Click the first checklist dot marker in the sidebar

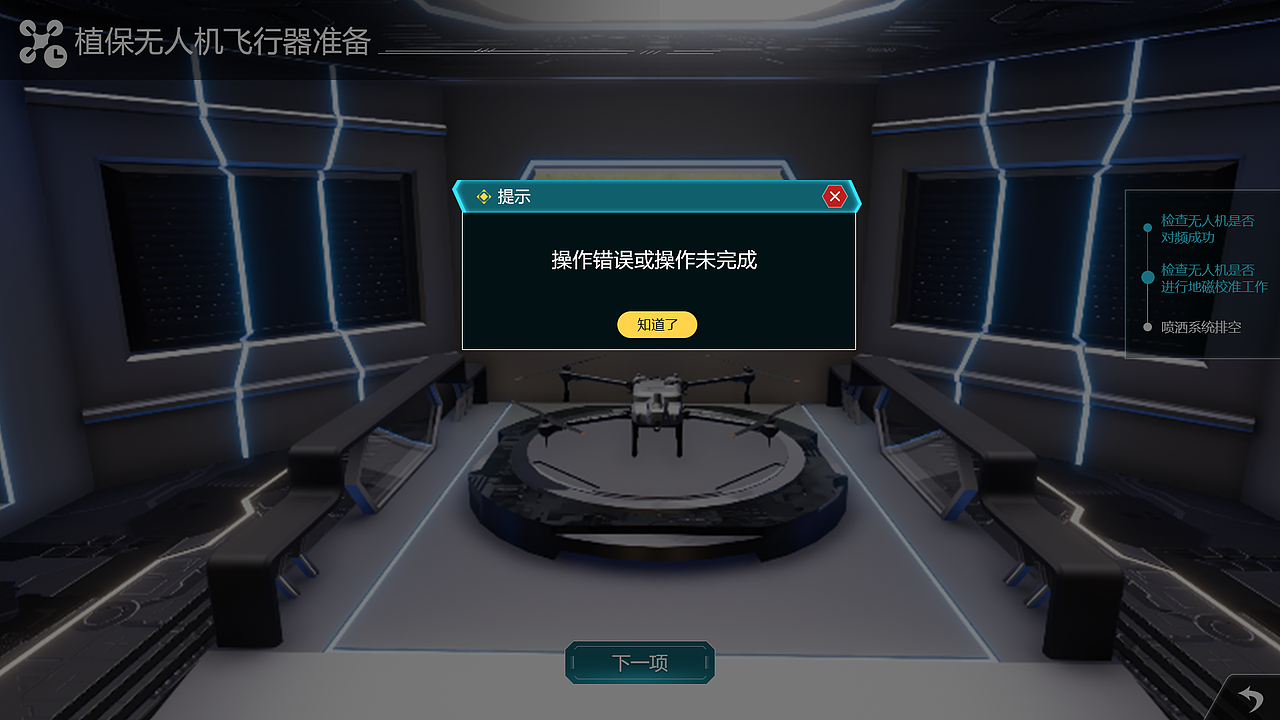(x=1148, y=227)
